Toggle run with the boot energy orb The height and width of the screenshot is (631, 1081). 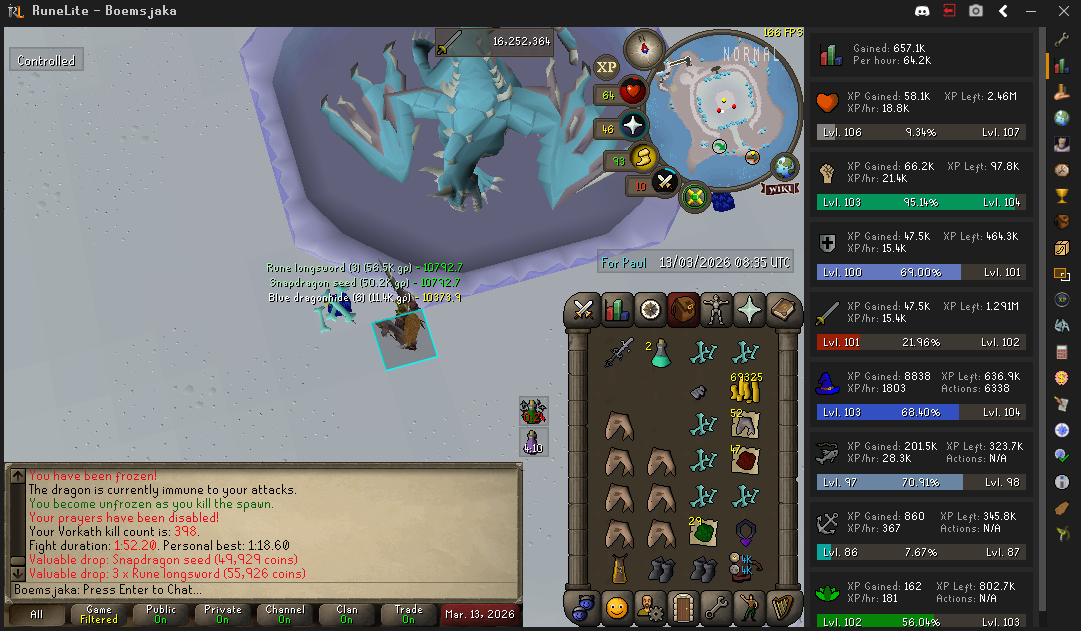(x=643, y=158)
